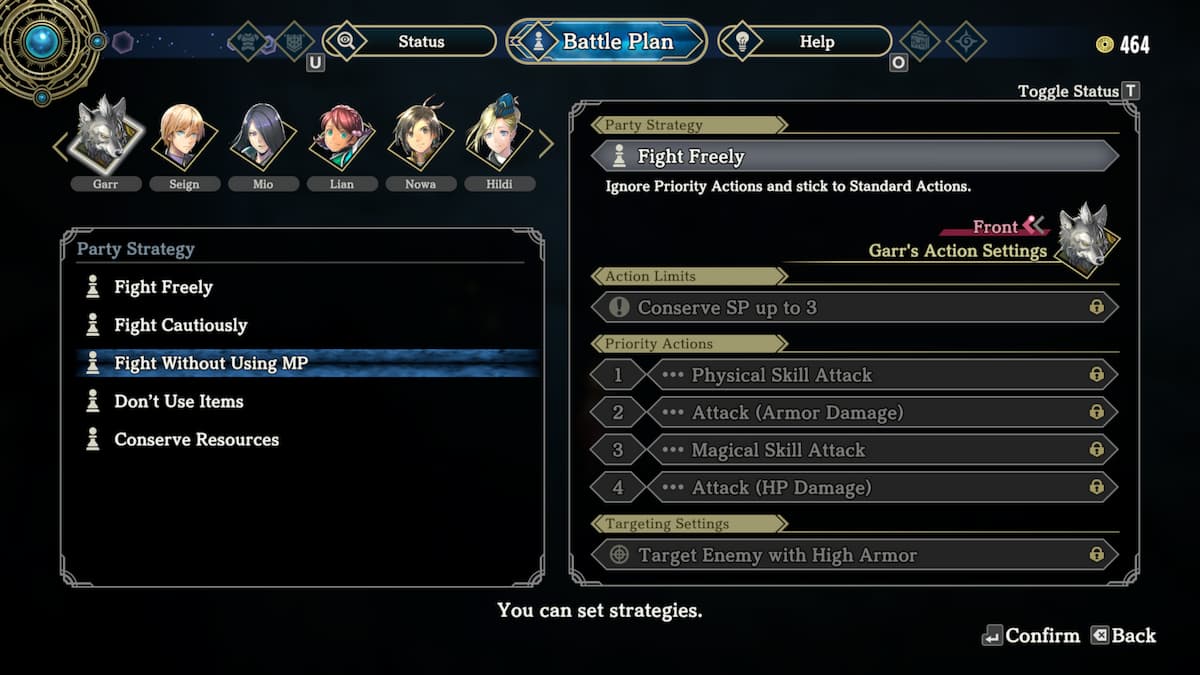Viewport: 1200px width, 675px height.
Task: Switch to the Status tab
Action: (420, 42)
